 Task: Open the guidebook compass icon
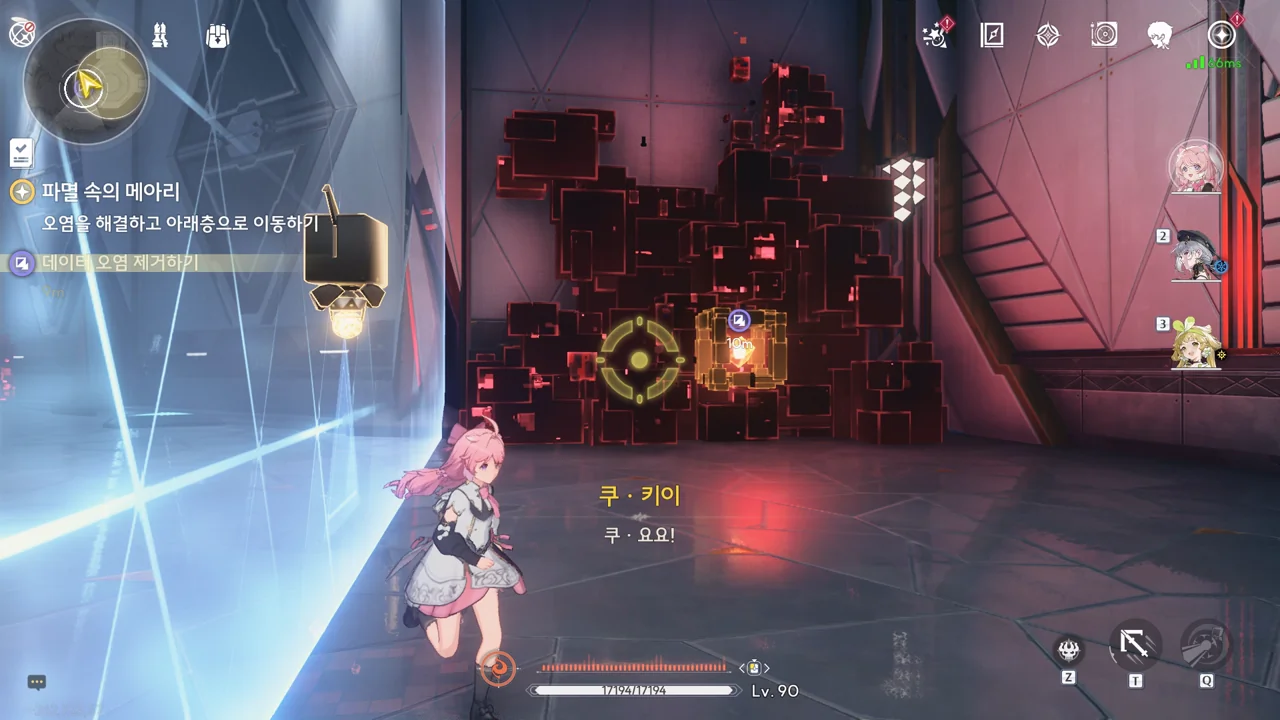click(991, 36)
